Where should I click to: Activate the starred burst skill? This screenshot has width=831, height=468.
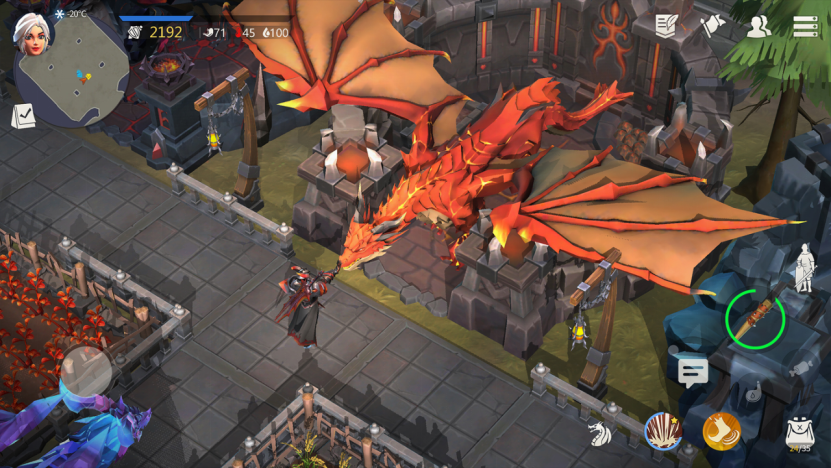click(x=662, y=431)
